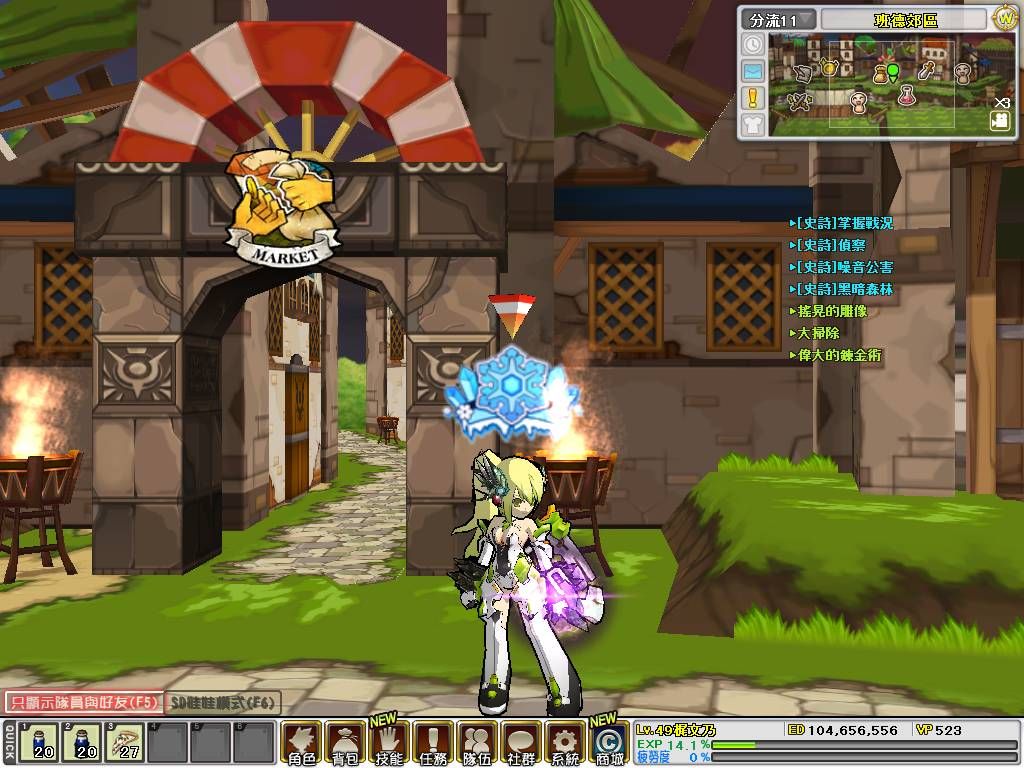Viewport: 1024px width, 768px height.
Task: Toggle SD娃娃模式 (F6) mode
Action: coord(222,703)
